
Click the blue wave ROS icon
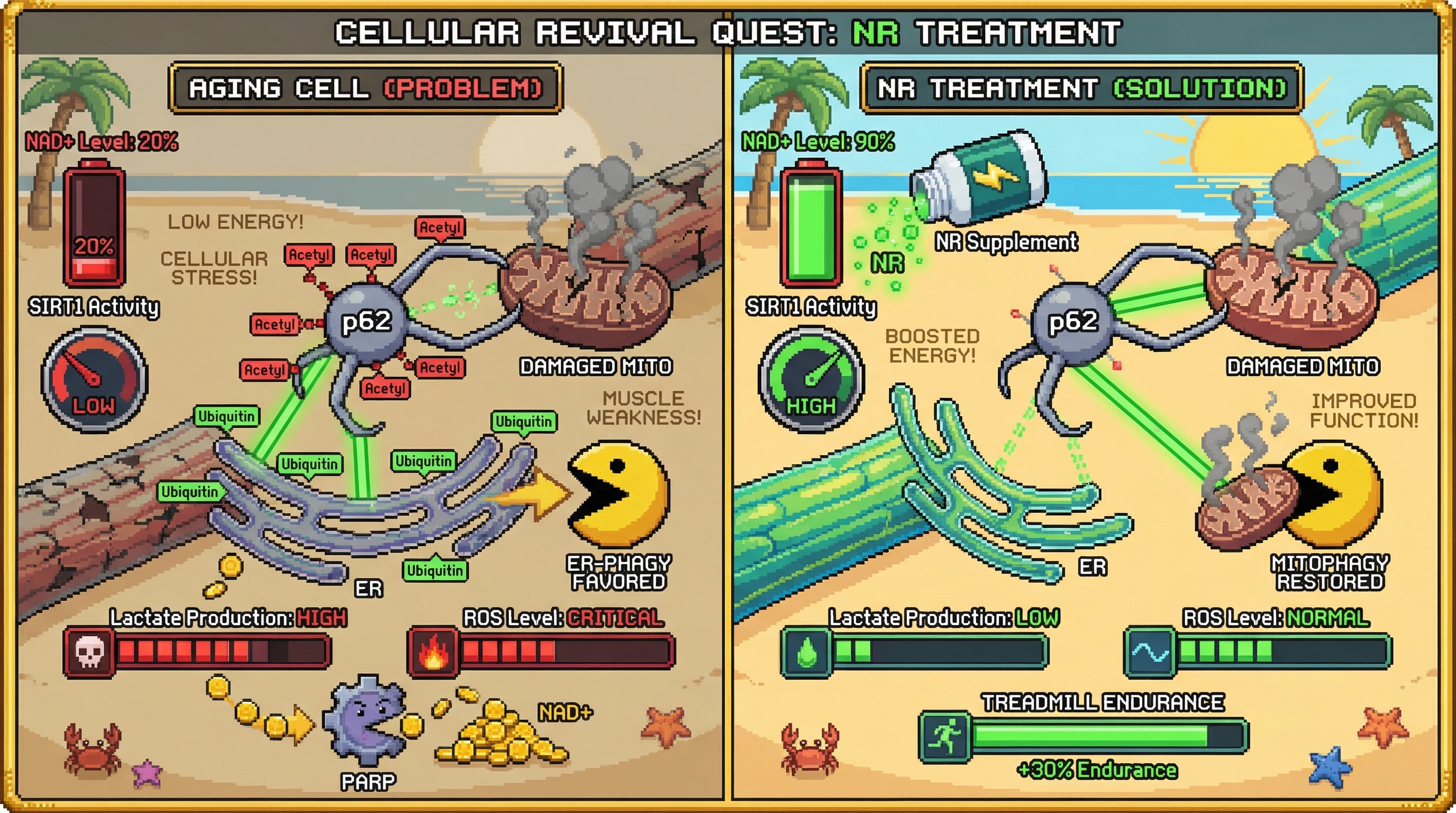click(x=1150, y=652)
